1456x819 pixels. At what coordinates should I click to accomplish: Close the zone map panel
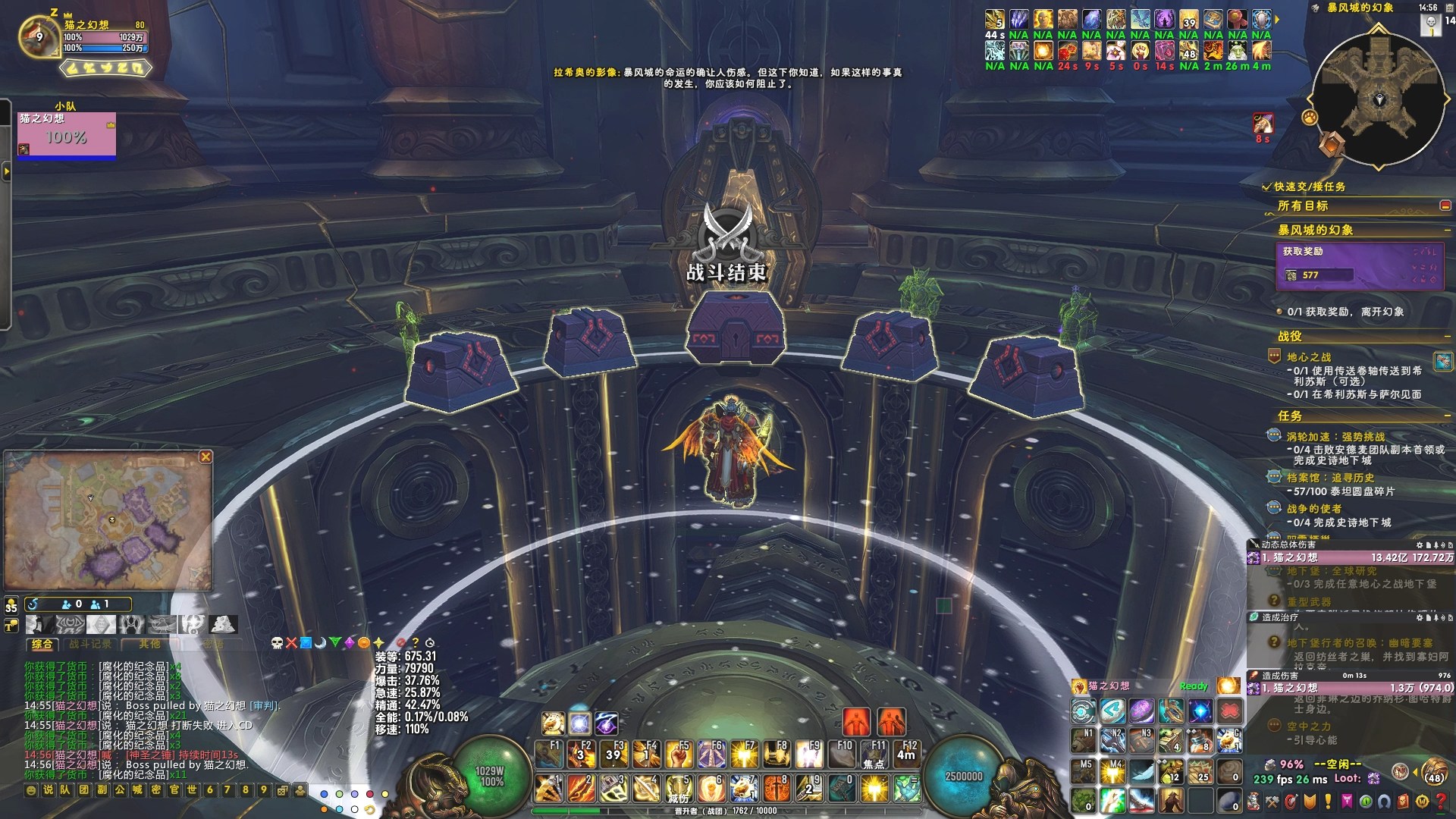tap(206, 457)
